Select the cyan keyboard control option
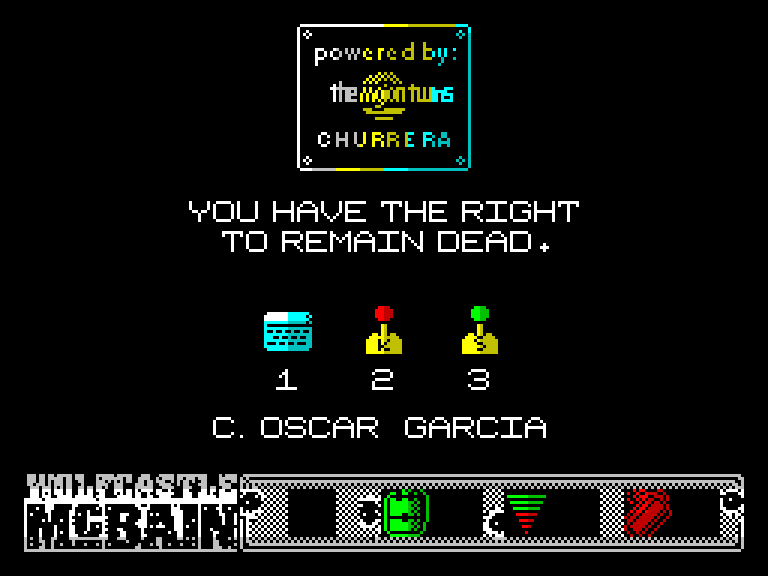768x576 pixels. (x=288, y=331)
